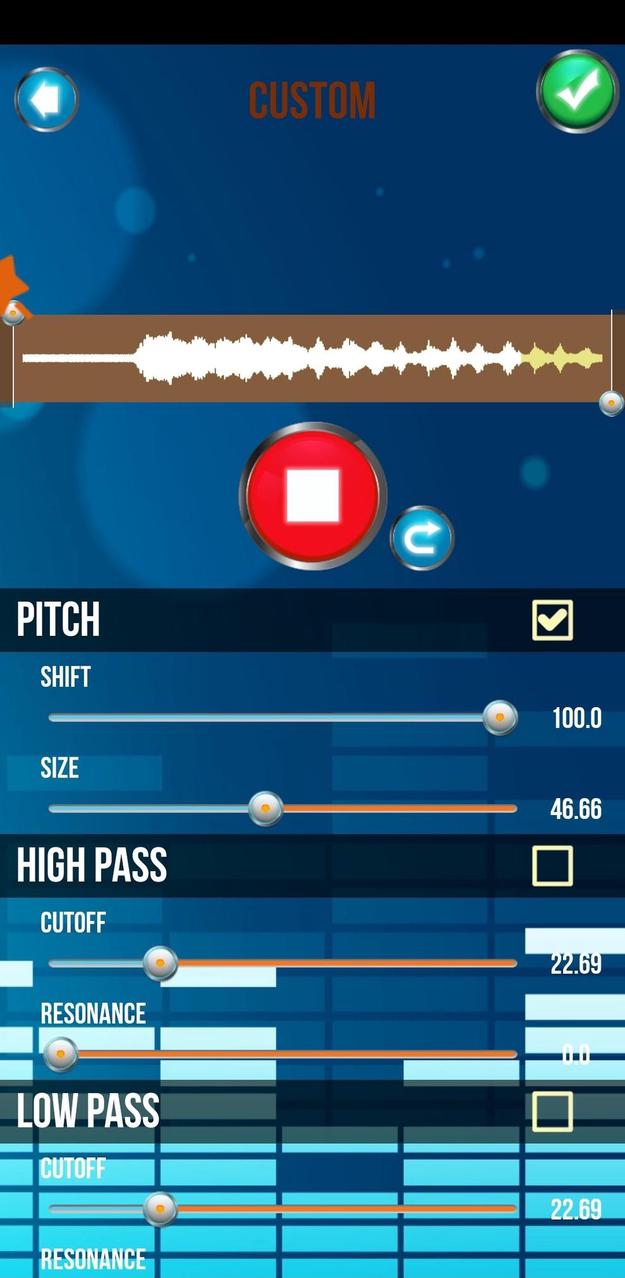This screenshot has width=625, height=1278.
Task: Uncheck the Pitch effect checkbox
Action: (552, 620)
